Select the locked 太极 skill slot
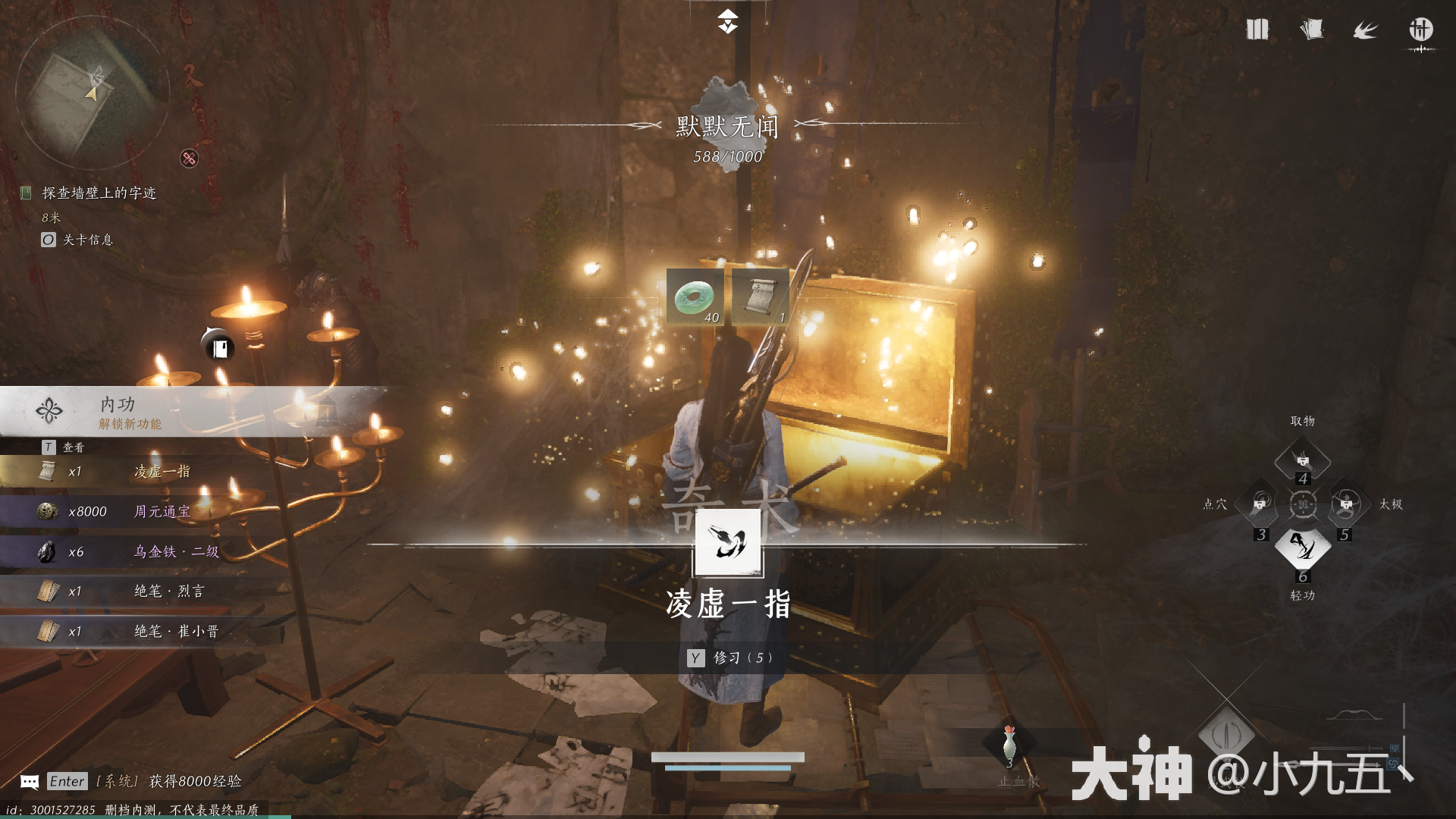This screenshot has width=1456, height=819. (x=1346, y=504)
